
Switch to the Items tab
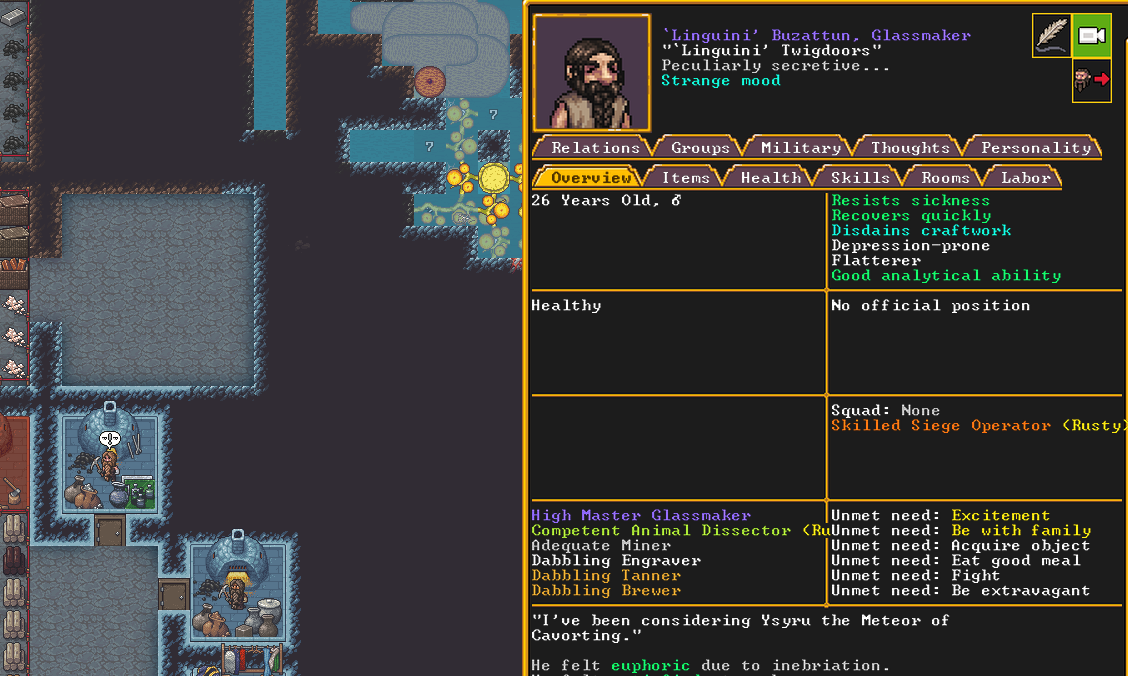[685, 177]
